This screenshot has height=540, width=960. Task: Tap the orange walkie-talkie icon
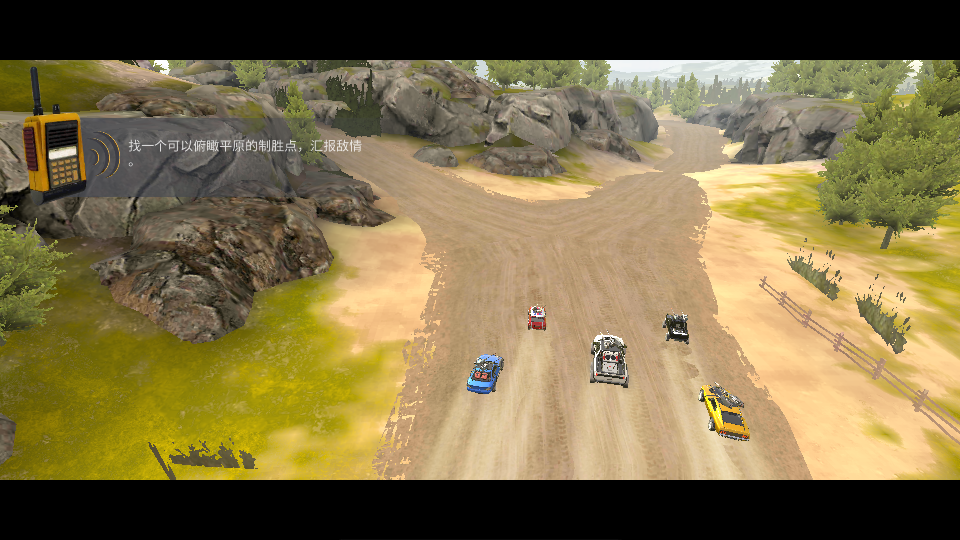(x=53, y=151)
